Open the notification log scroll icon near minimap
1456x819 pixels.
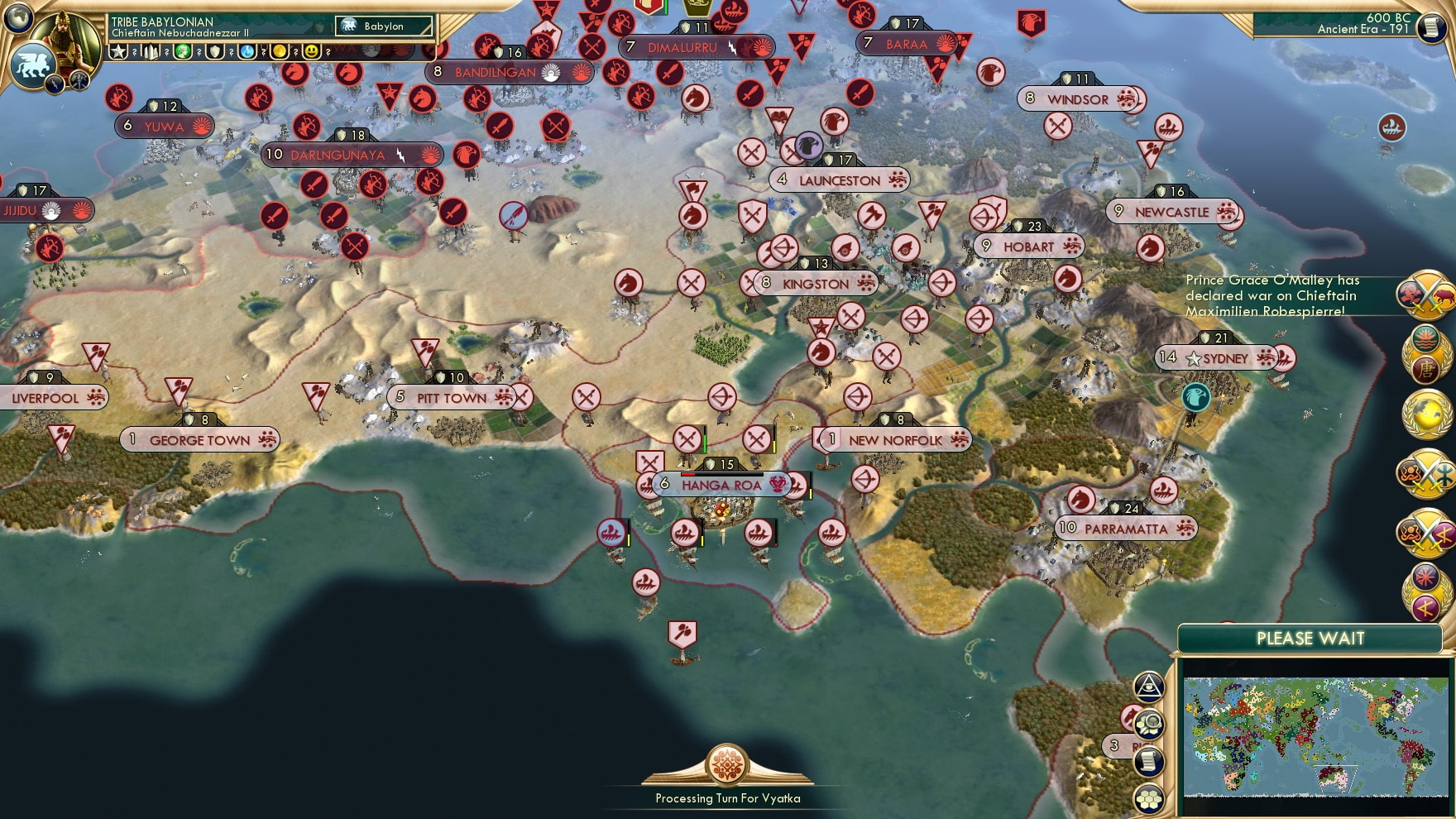(1149, 760)
